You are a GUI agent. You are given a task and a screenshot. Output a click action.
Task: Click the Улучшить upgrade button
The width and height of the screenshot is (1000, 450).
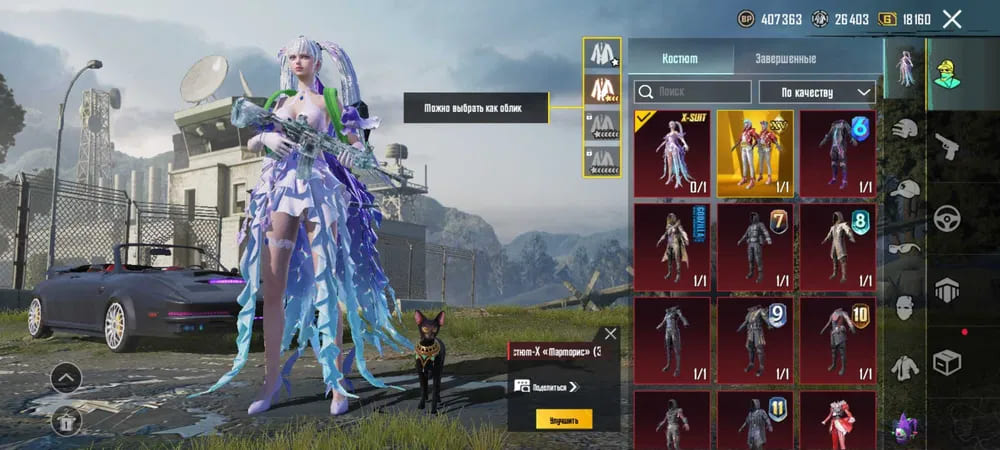click(563, 419)
